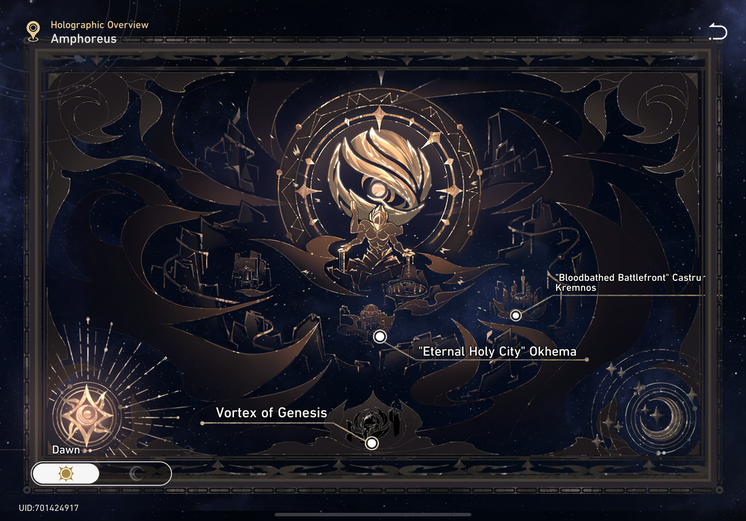Click the back arrow button

(x=717, y=32)
